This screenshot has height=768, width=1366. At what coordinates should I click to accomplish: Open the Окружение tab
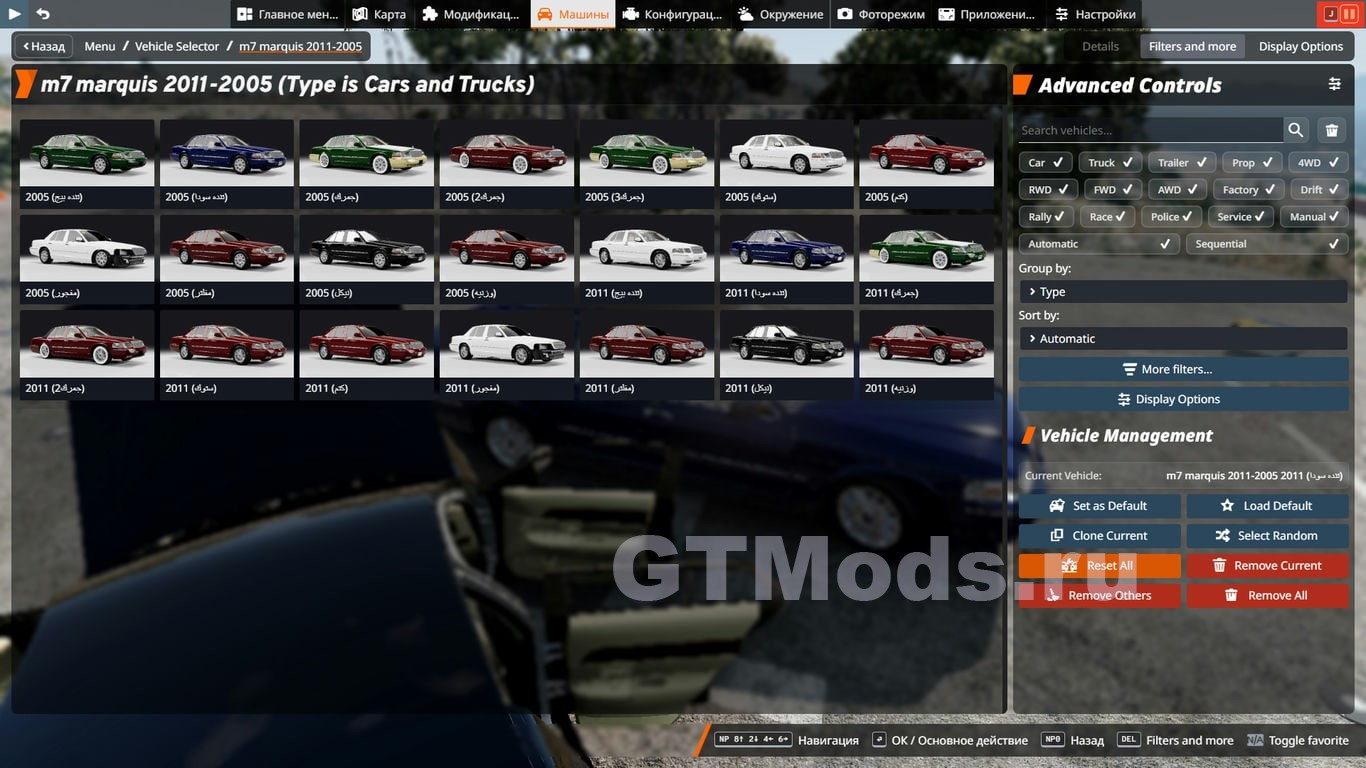click(x=780, y=14)
